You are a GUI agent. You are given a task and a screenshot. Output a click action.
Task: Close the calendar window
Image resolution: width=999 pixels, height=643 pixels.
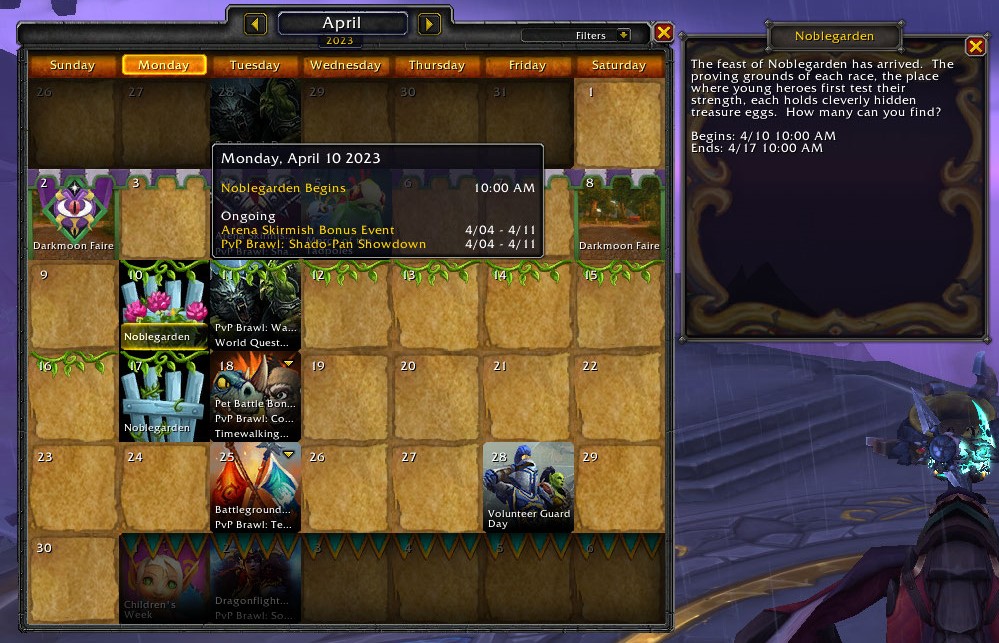pos(663,33)
